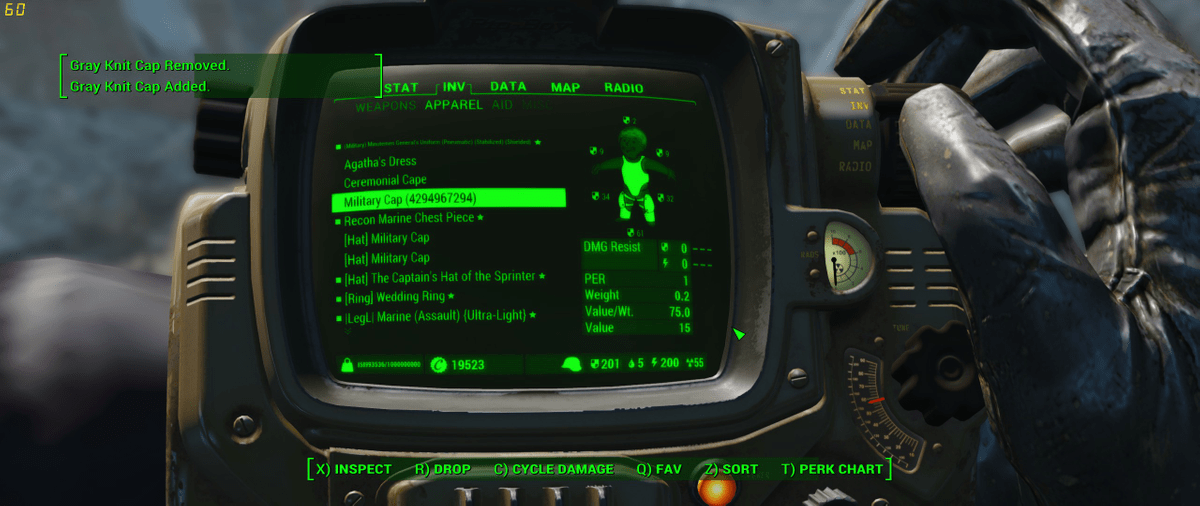Click the SORT button
The width and height of the screenshot is (1200, 506).
point(731,469)
